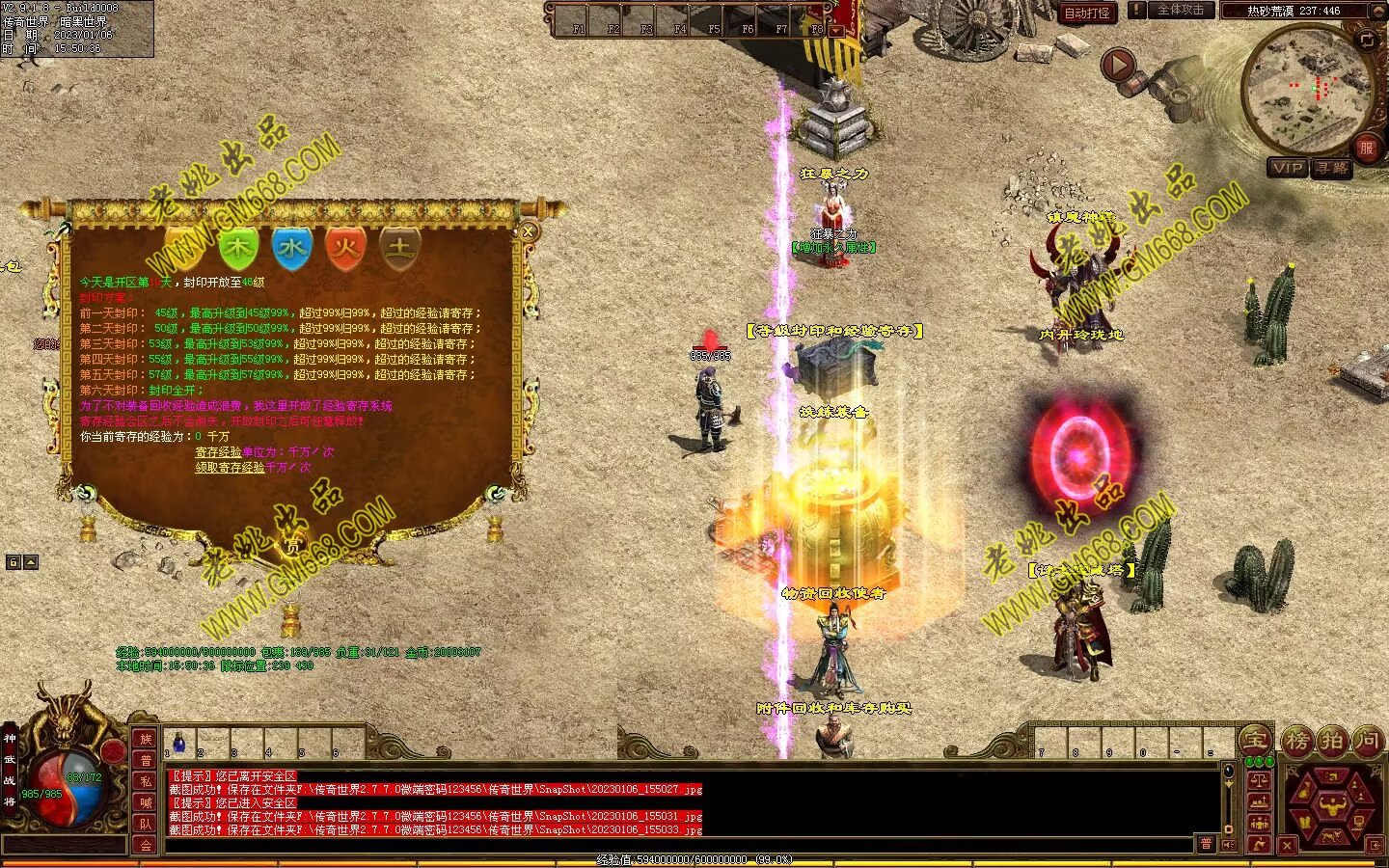Click the 领取寄存经验 claim experience link

tap(230, 467)
